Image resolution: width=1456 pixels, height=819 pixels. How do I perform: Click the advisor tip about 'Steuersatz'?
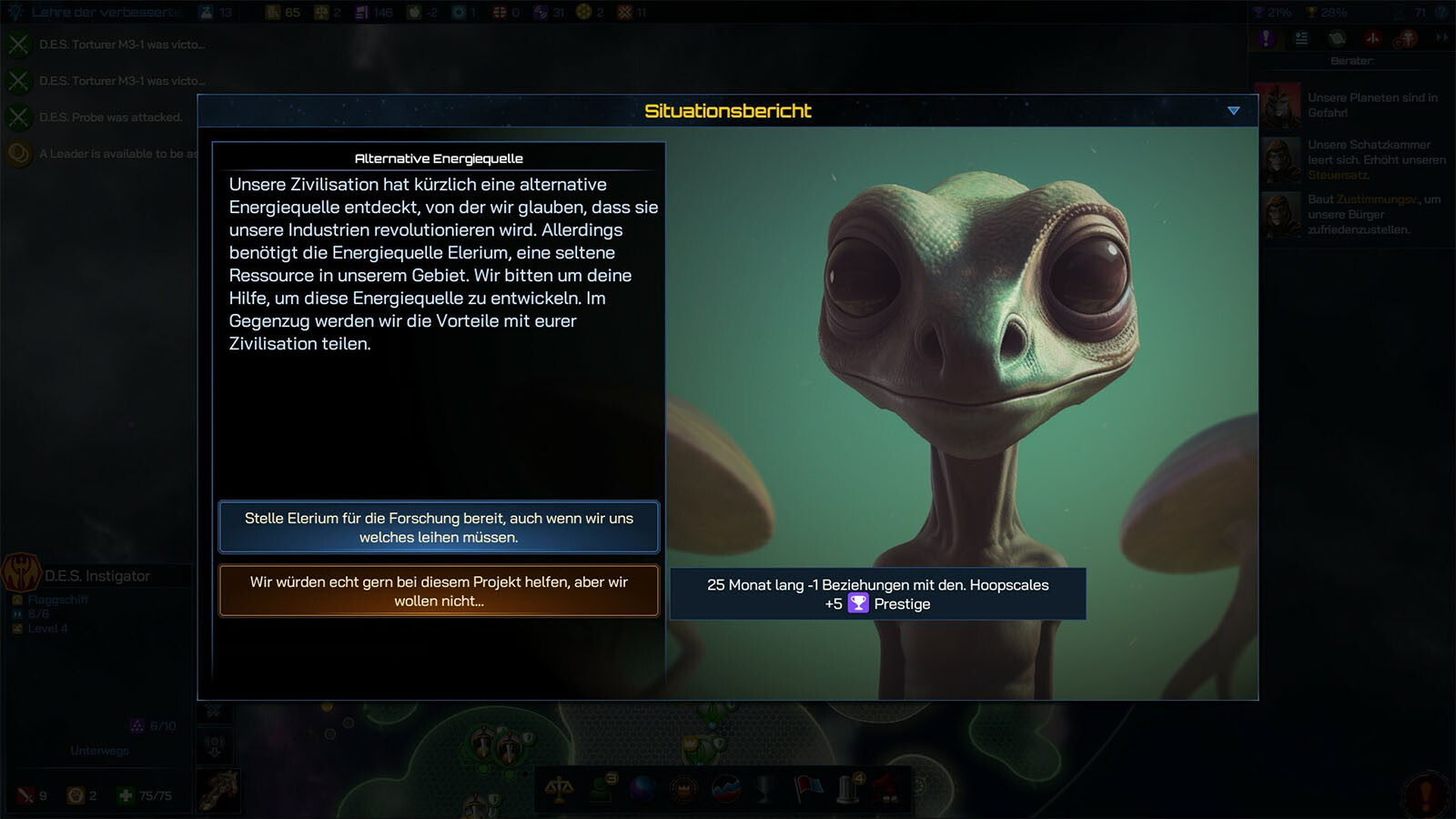point(1375,159)
